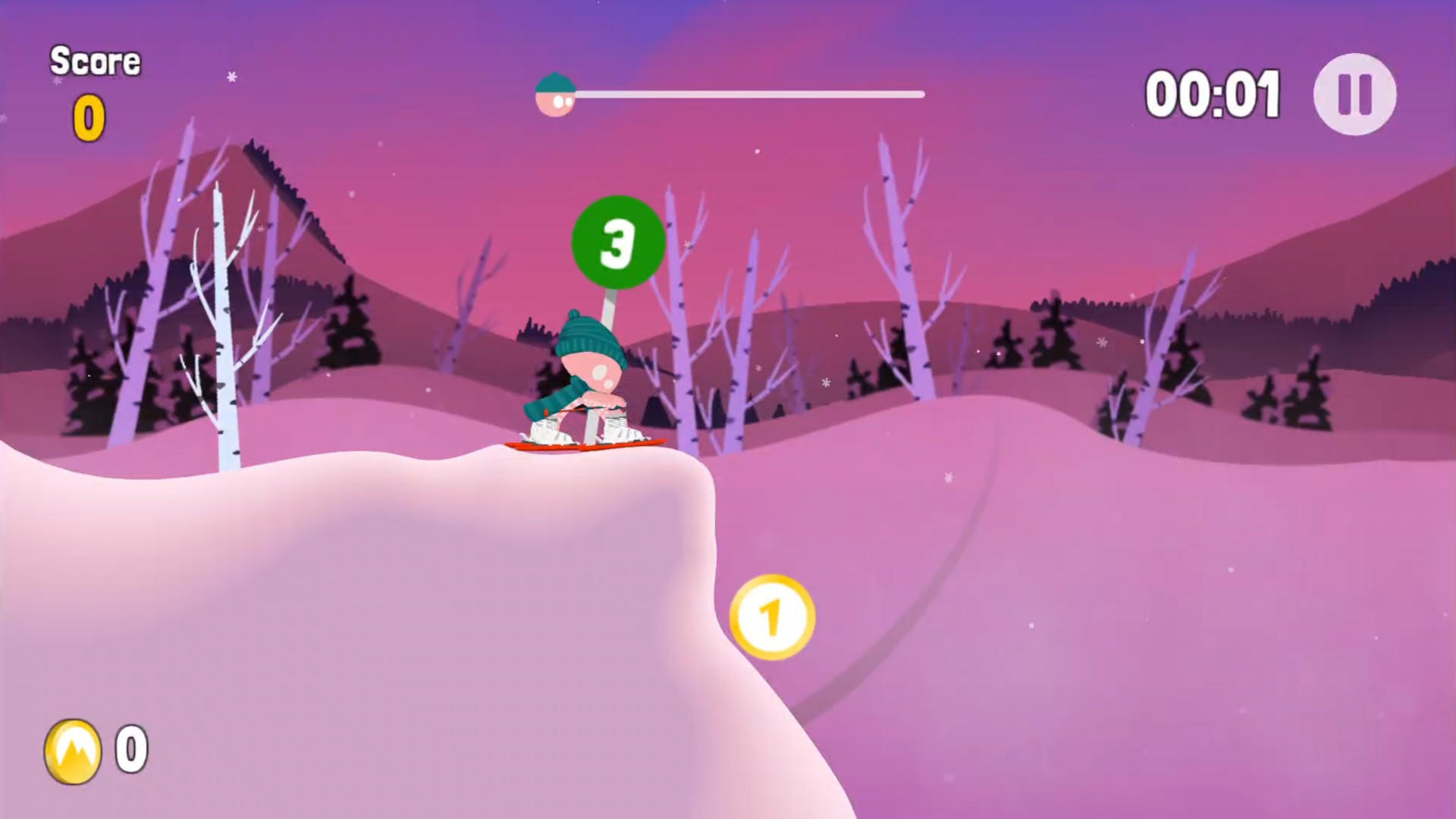Screen dimensions: 1456x819
Task: Open the timer display details
Action: click(x=1213, y=92)
